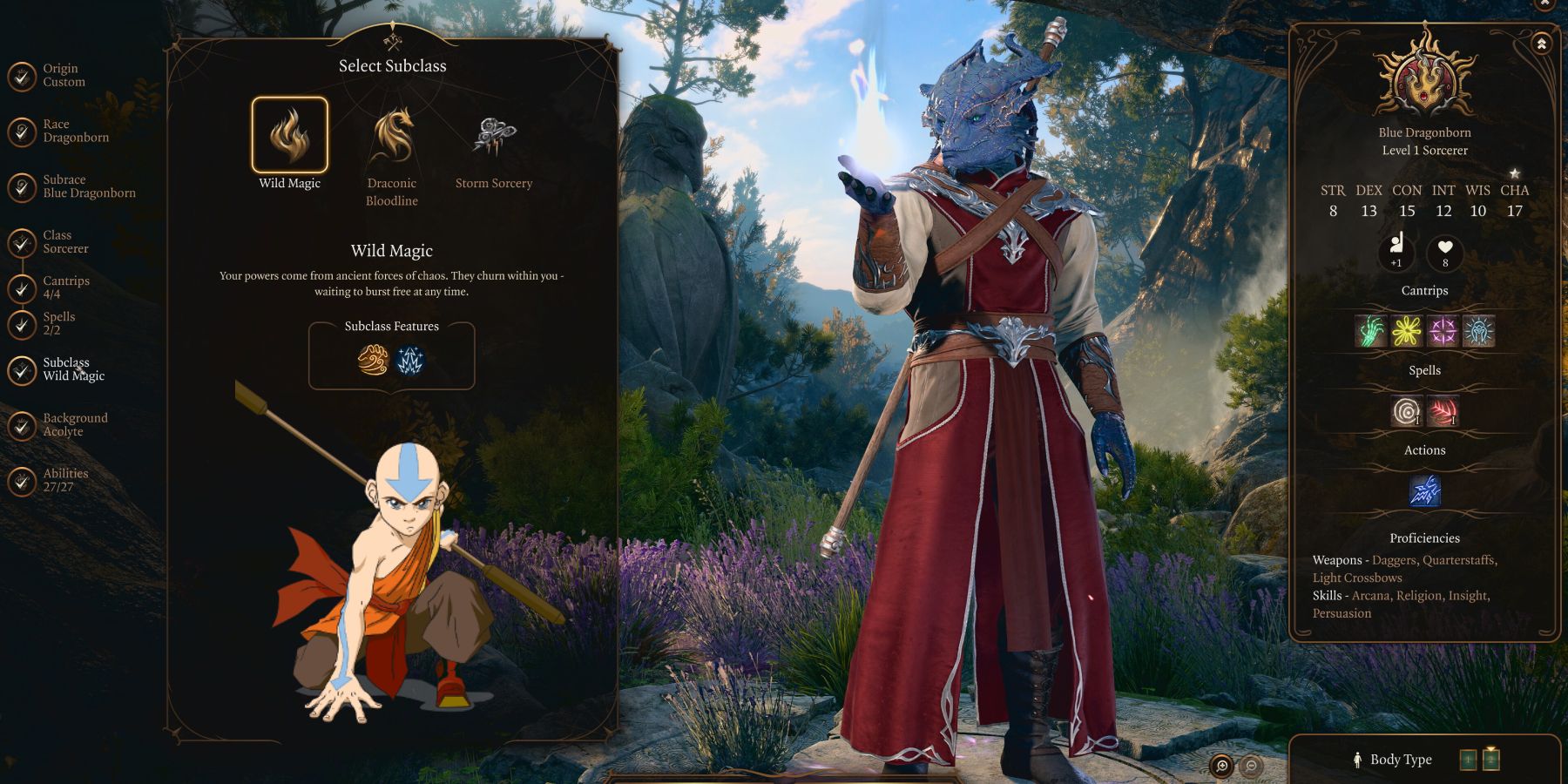Go to the Spells step

(58, 323)
